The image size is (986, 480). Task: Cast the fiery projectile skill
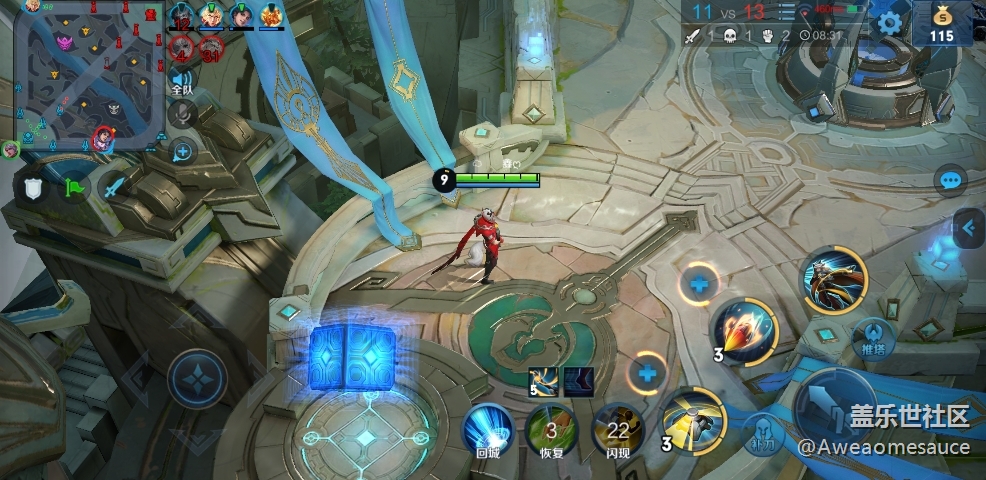point(746,332)
